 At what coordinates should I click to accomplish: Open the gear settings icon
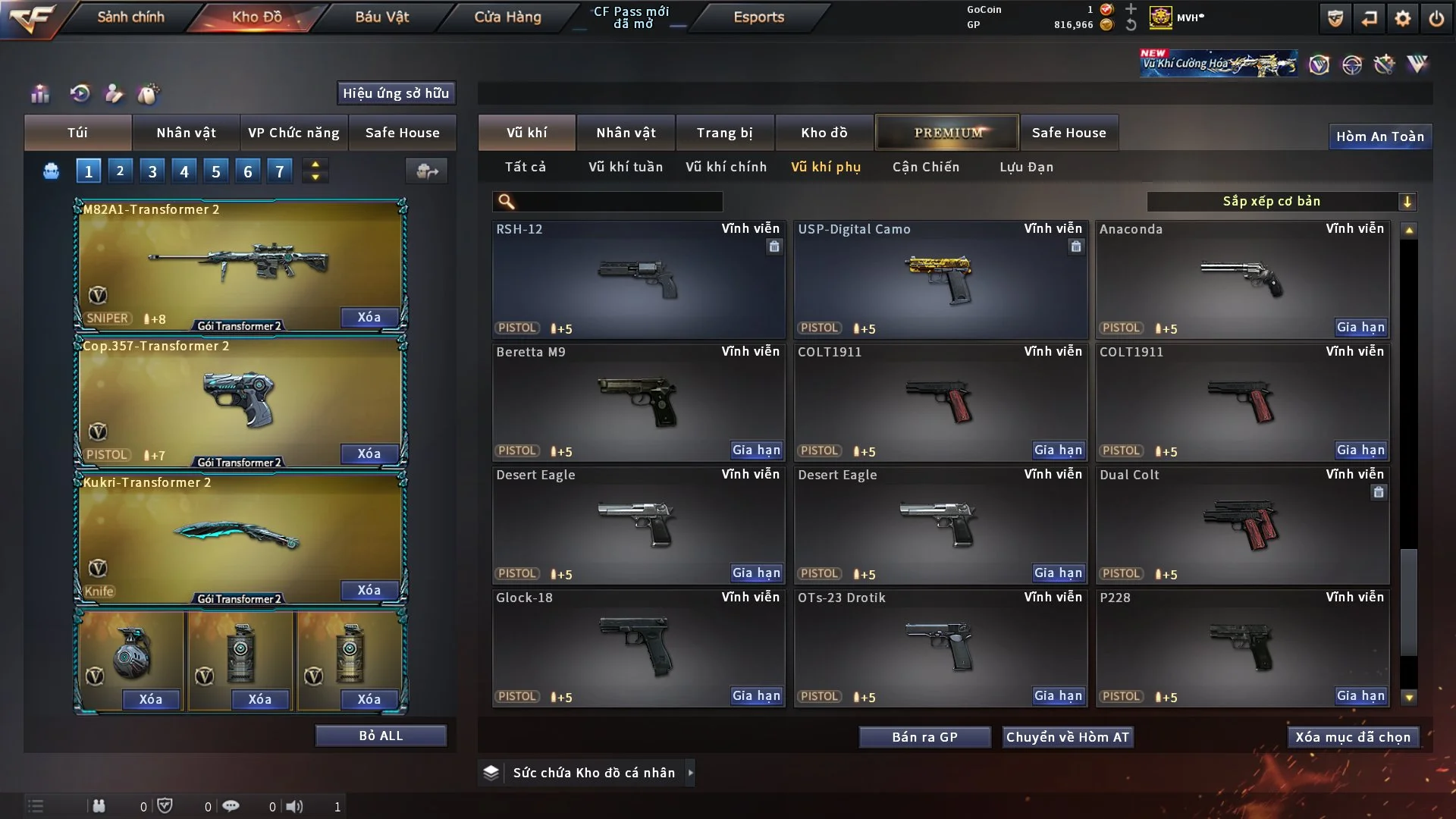point(1402,18)
